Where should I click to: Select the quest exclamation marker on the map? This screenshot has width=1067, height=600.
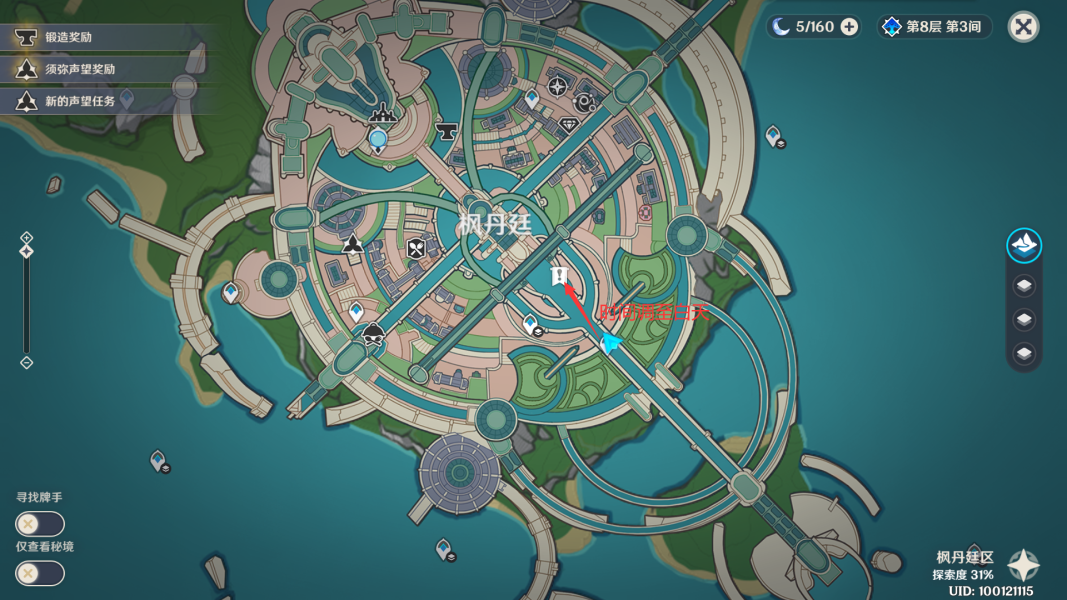[x=559, y=276]
